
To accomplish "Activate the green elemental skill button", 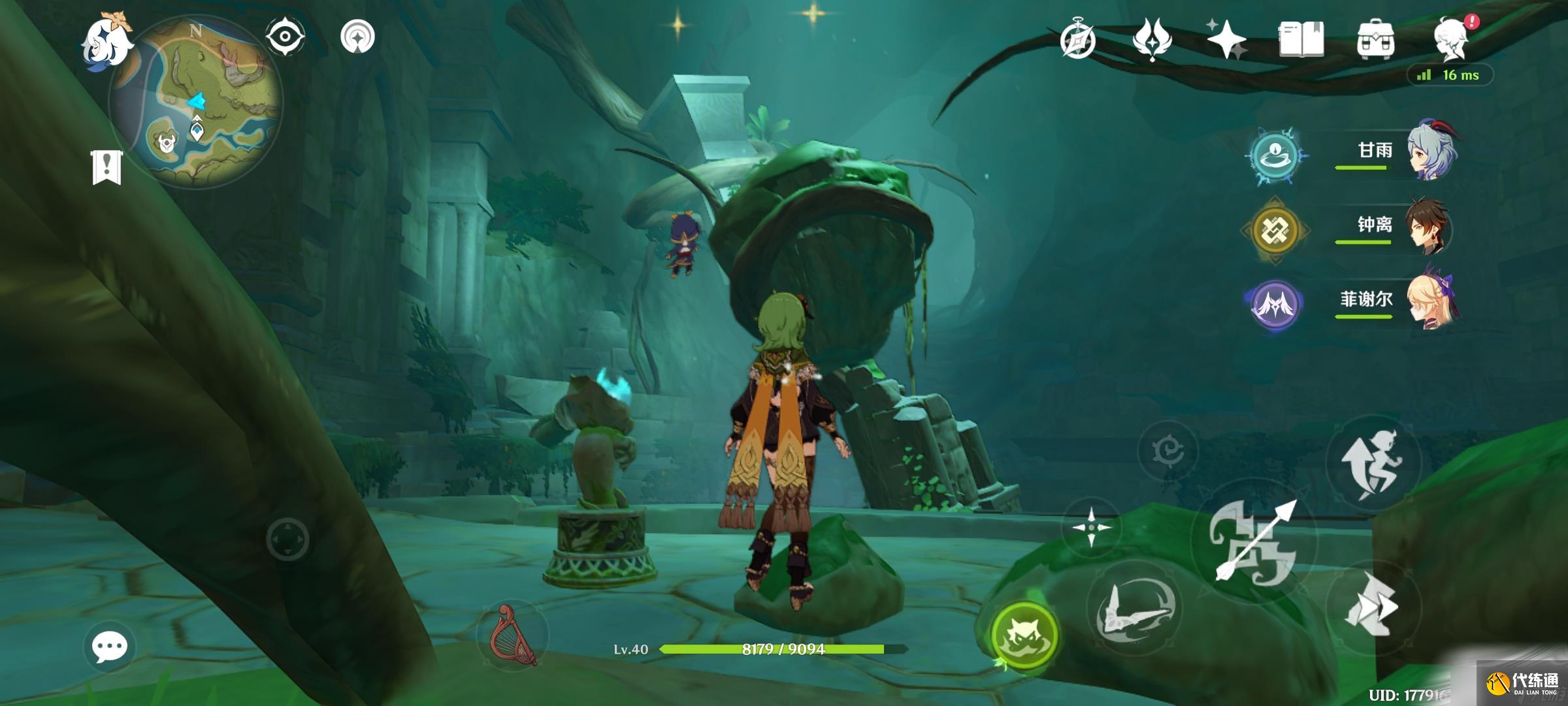I will pyautogui.click(x=1024, y=635).
